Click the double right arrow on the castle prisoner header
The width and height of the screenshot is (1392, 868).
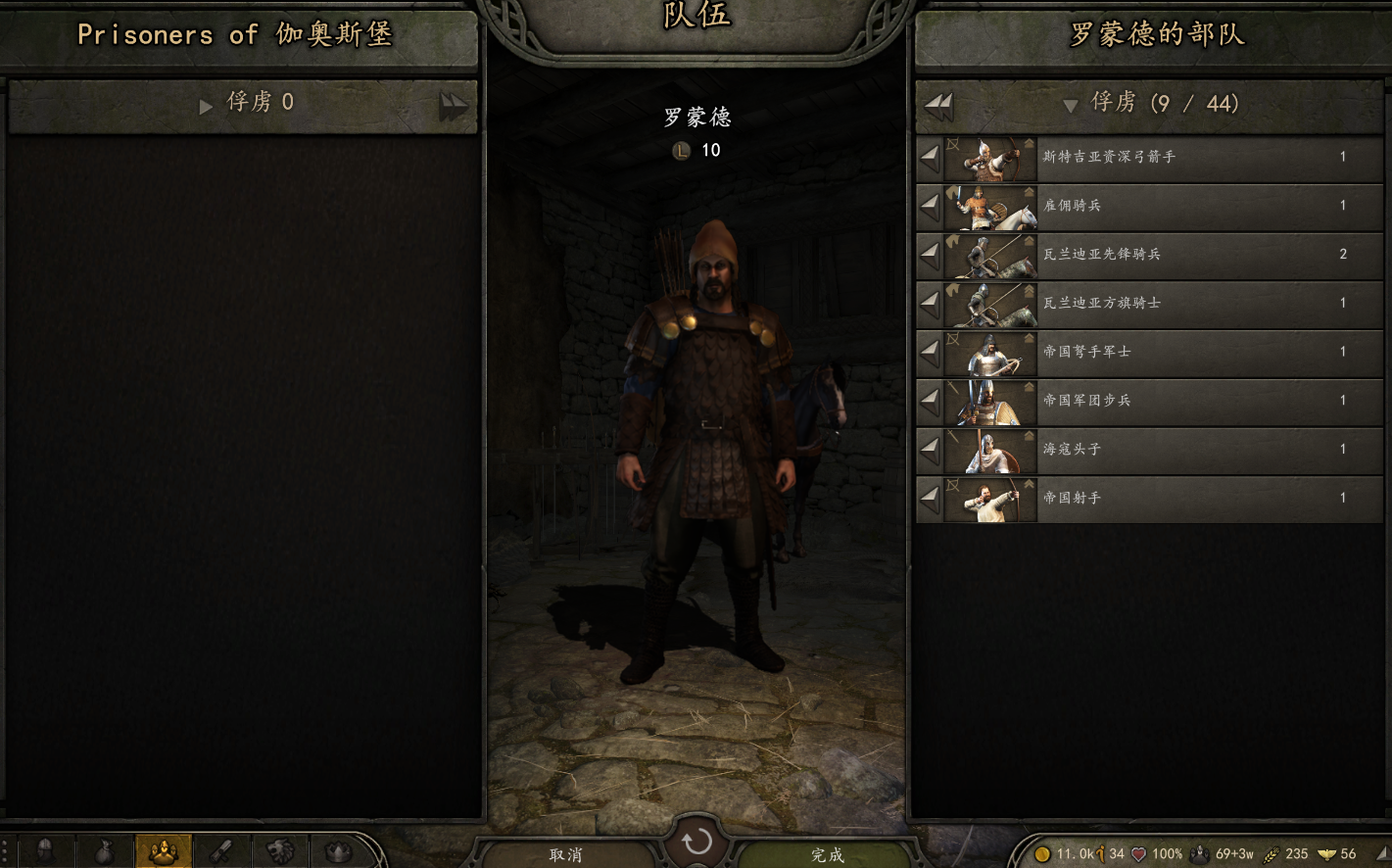click(453, 105)
